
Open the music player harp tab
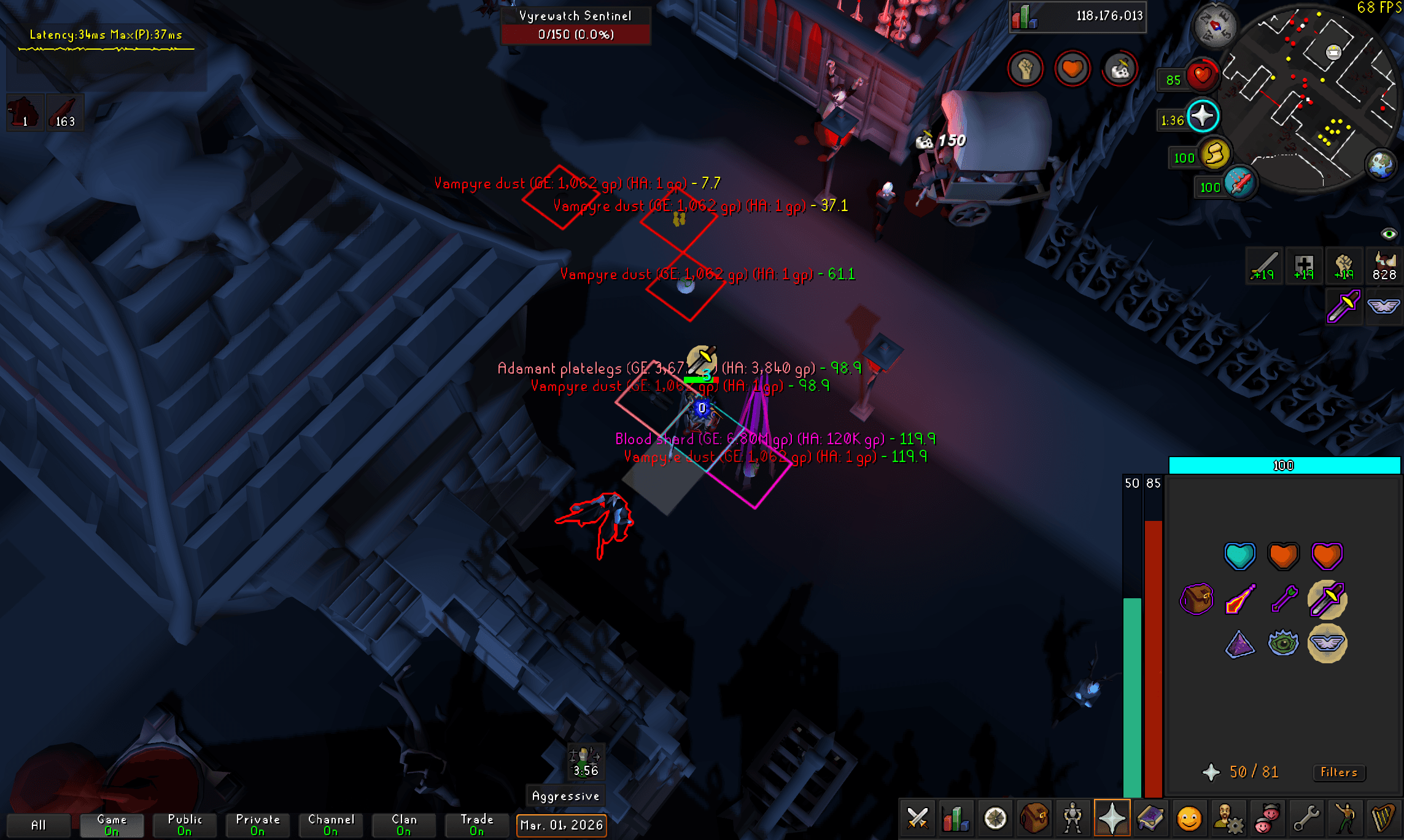pyautogui.click(x=1383, y=818)
